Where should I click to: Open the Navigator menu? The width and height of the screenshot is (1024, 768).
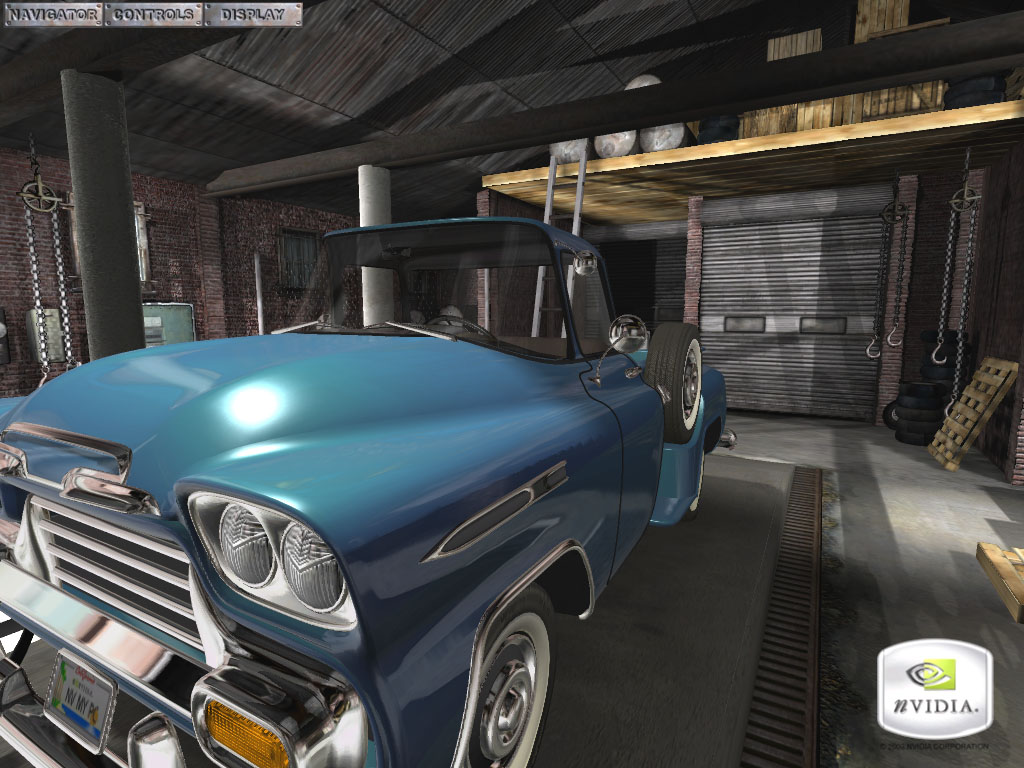[x=52, y=14]
